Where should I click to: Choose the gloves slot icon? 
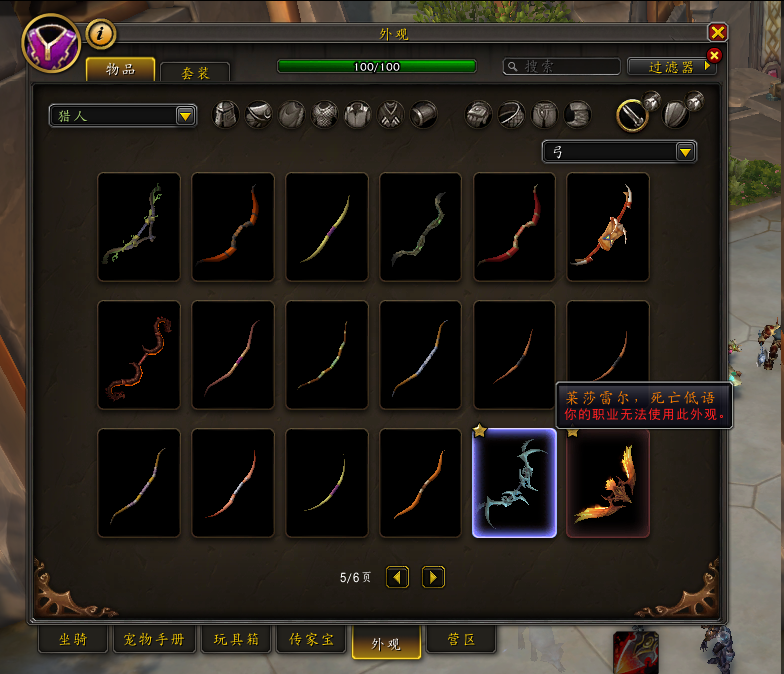coord(479,115)
